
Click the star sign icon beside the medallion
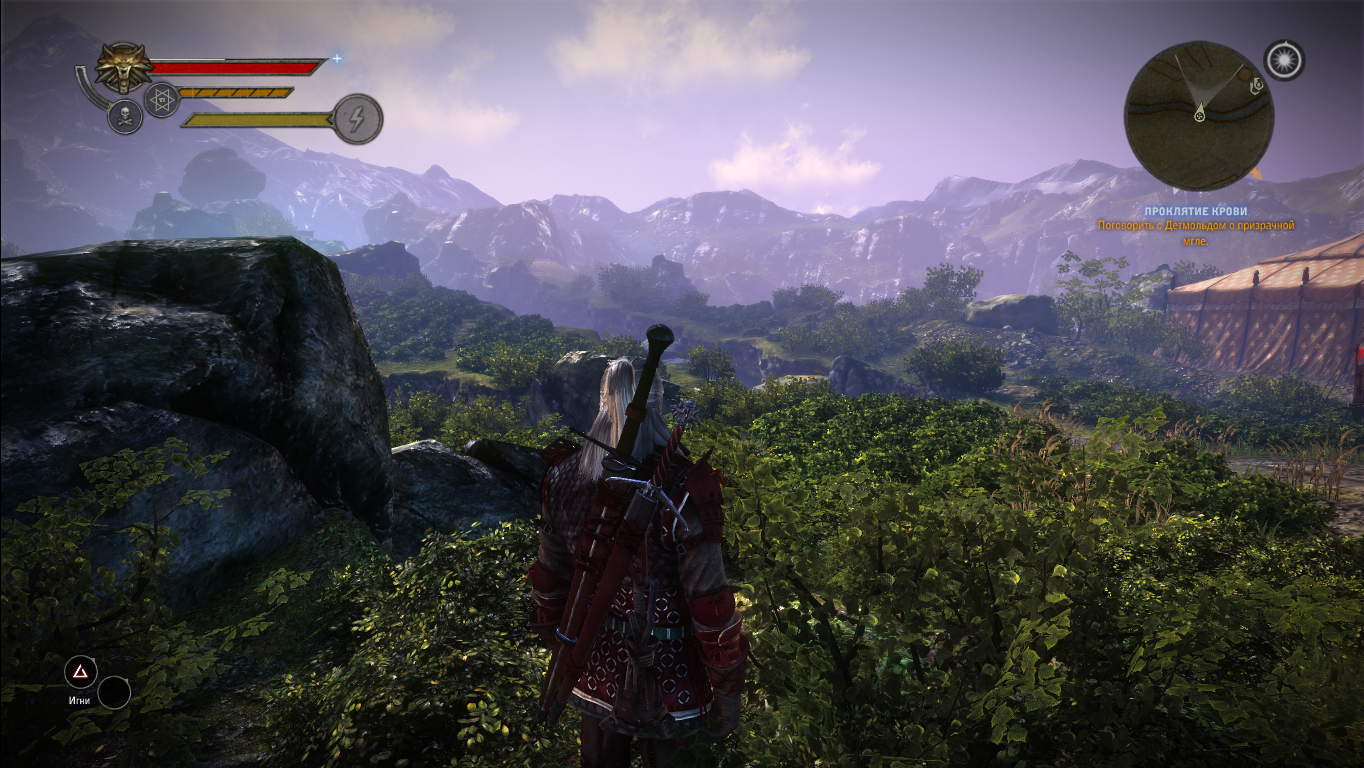[162, 100]
